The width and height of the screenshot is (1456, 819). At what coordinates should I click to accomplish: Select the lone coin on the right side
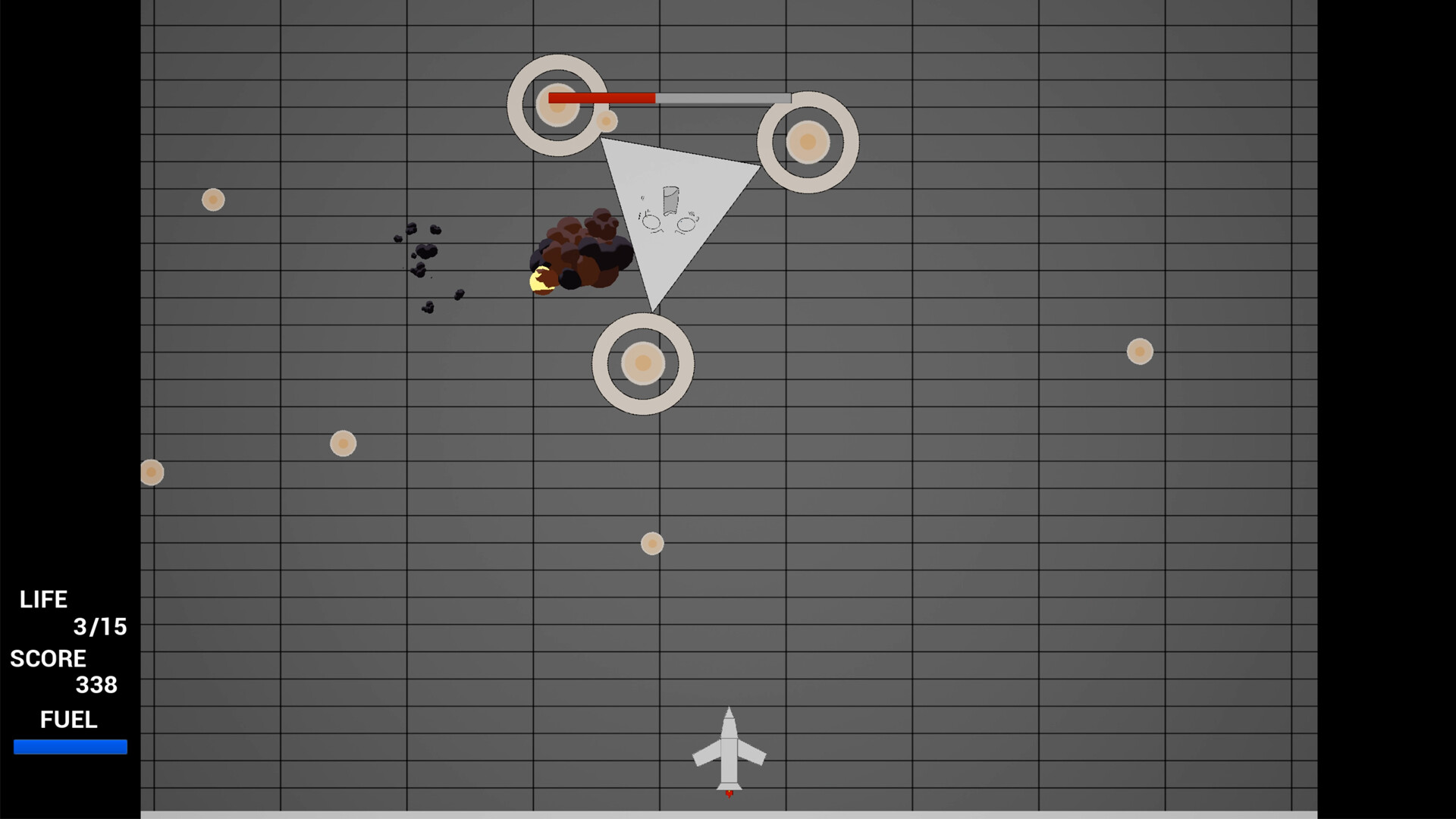(1139, 351)
